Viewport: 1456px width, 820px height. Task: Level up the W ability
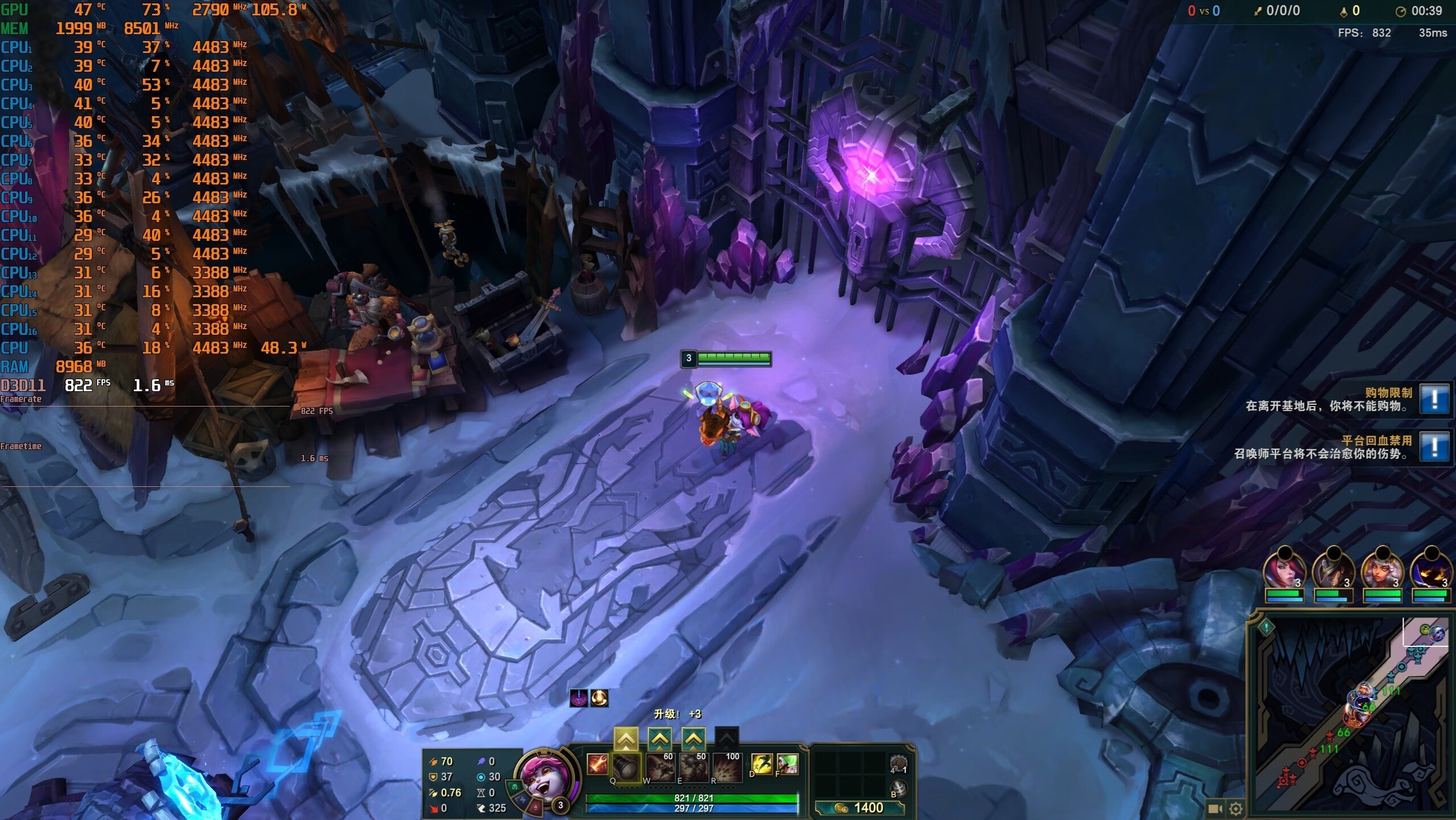[x=659, y=739]
